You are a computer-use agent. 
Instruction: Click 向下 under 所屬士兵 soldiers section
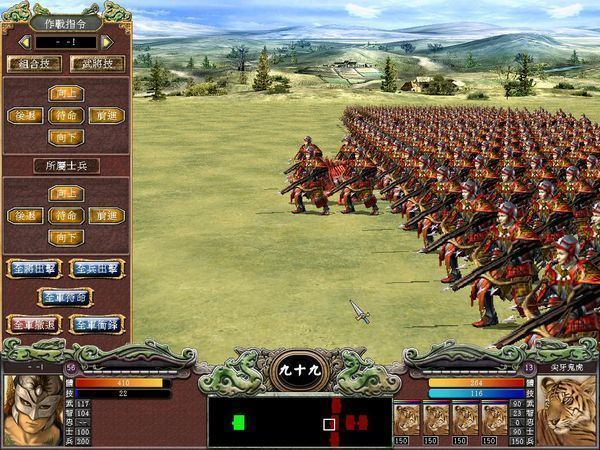pos(65,237)
